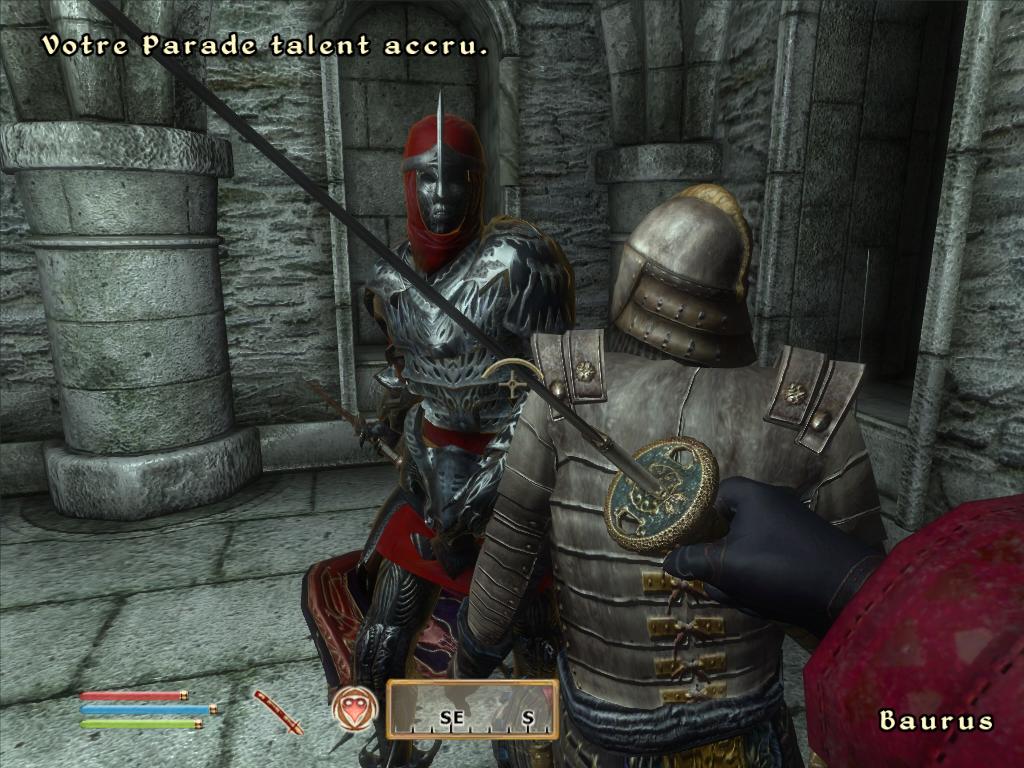Select the equipped red sword weapon icon
The image size is (1024, 768).
[x=277, y=711]
